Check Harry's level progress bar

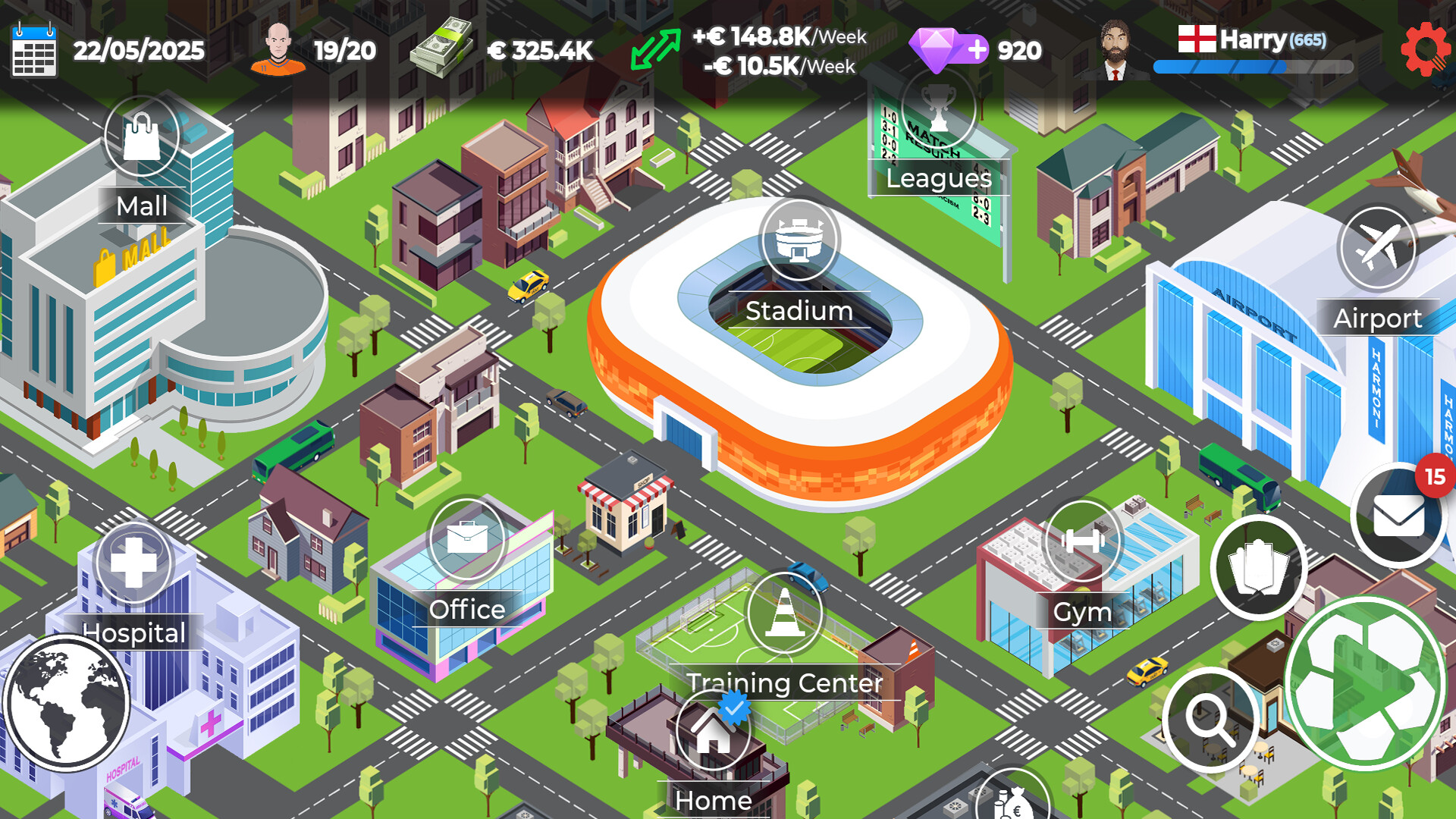[x=1251, y=68]
